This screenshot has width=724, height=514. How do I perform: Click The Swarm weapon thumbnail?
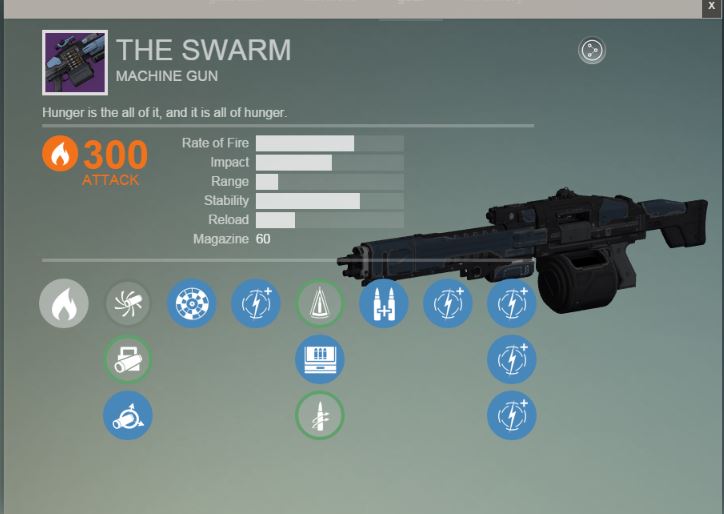point(75,63)
